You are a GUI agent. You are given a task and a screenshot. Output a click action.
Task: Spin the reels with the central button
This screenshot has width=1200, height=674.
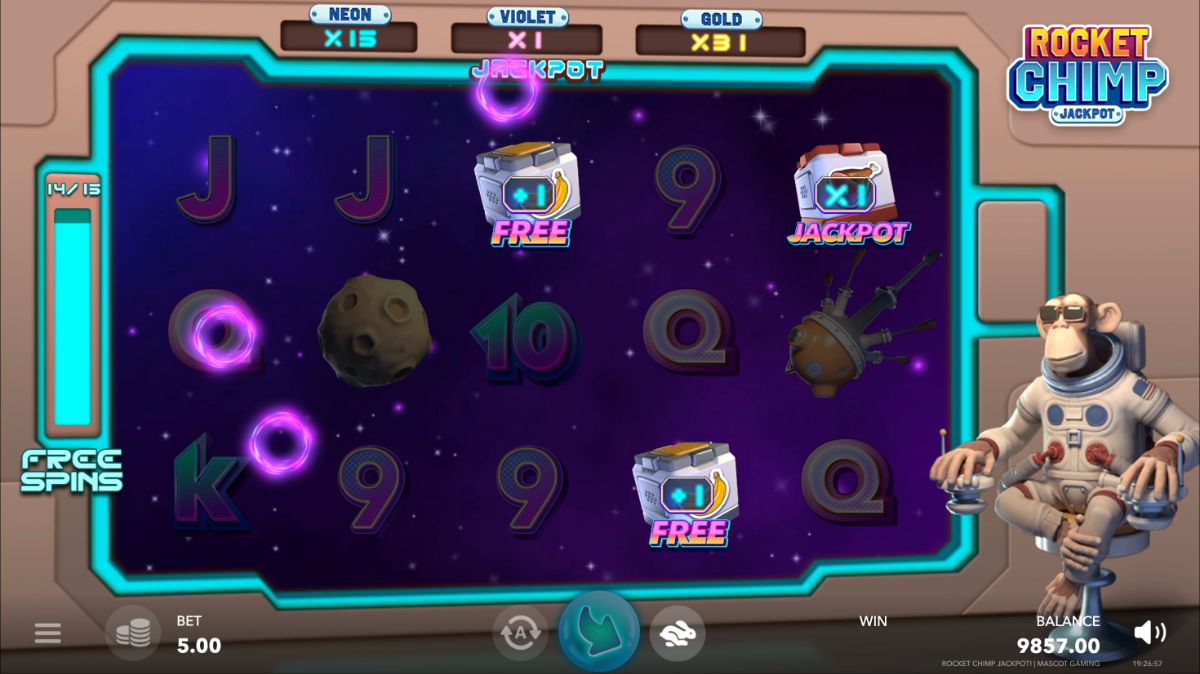599,632
